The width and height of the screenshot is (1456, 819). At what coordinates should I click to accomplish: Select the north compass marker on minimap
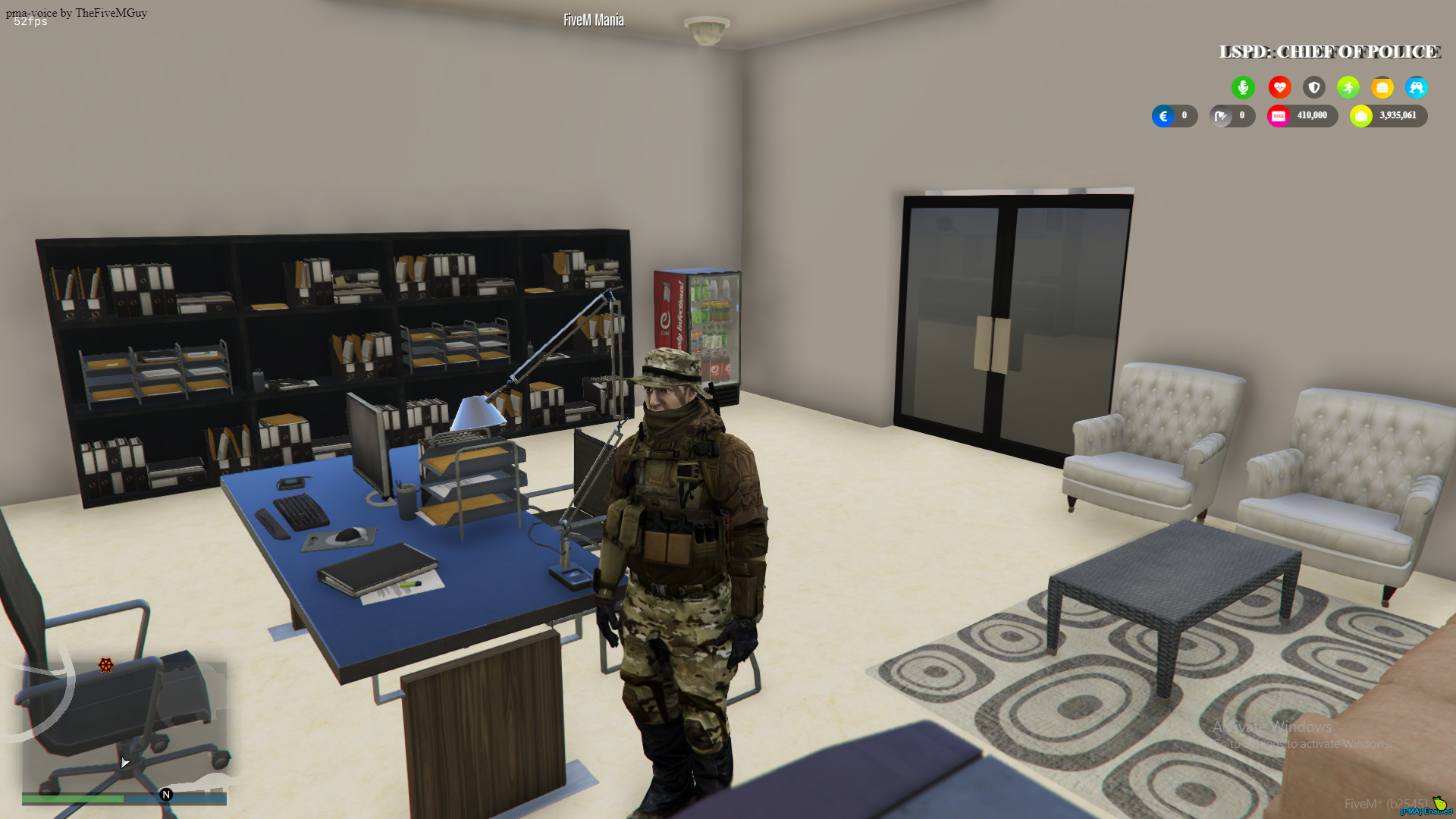click(165, 795)
